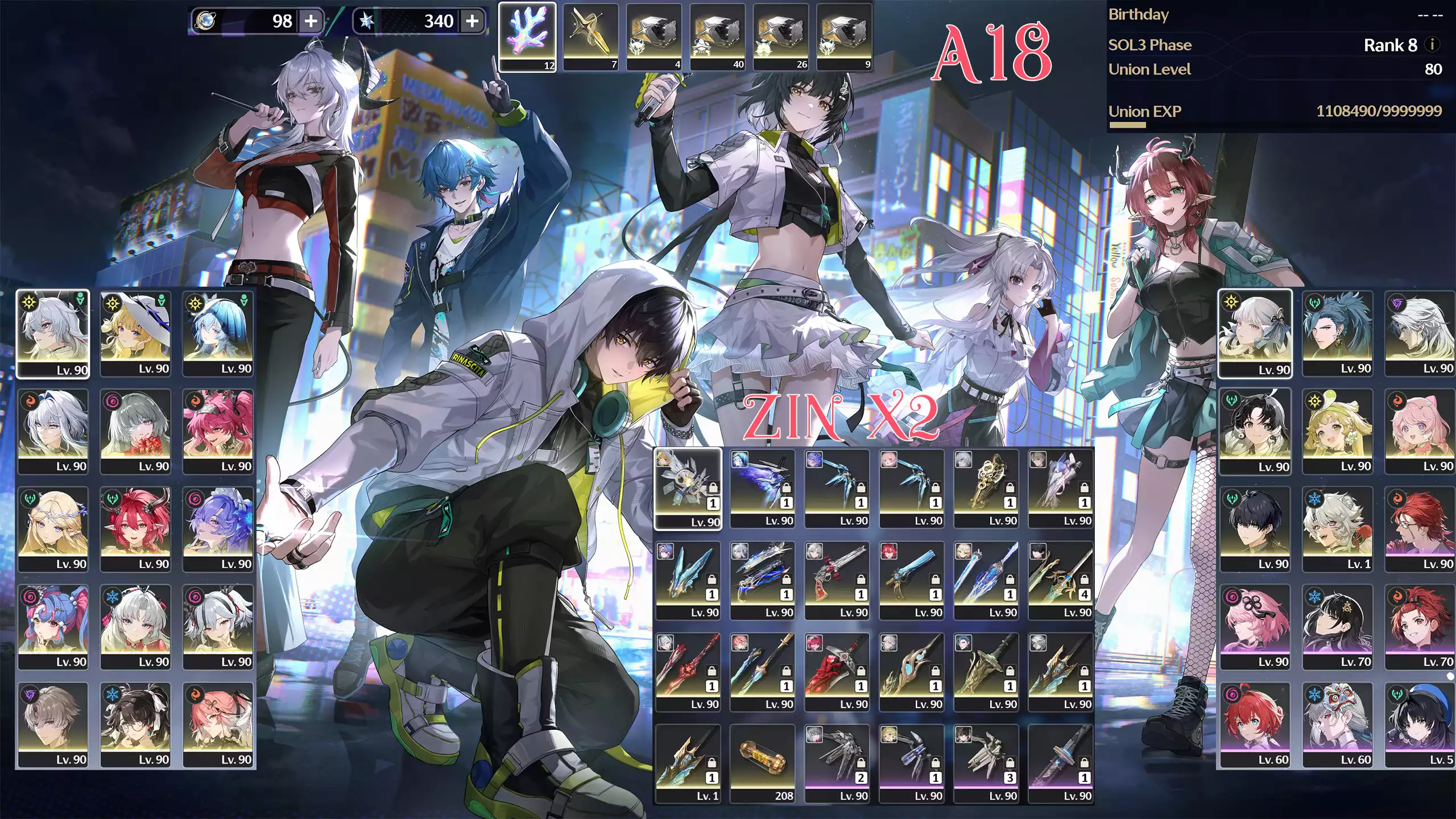Select the blonde character with white hat
The width and height of the screenshot is (1456, 819).
135,334
